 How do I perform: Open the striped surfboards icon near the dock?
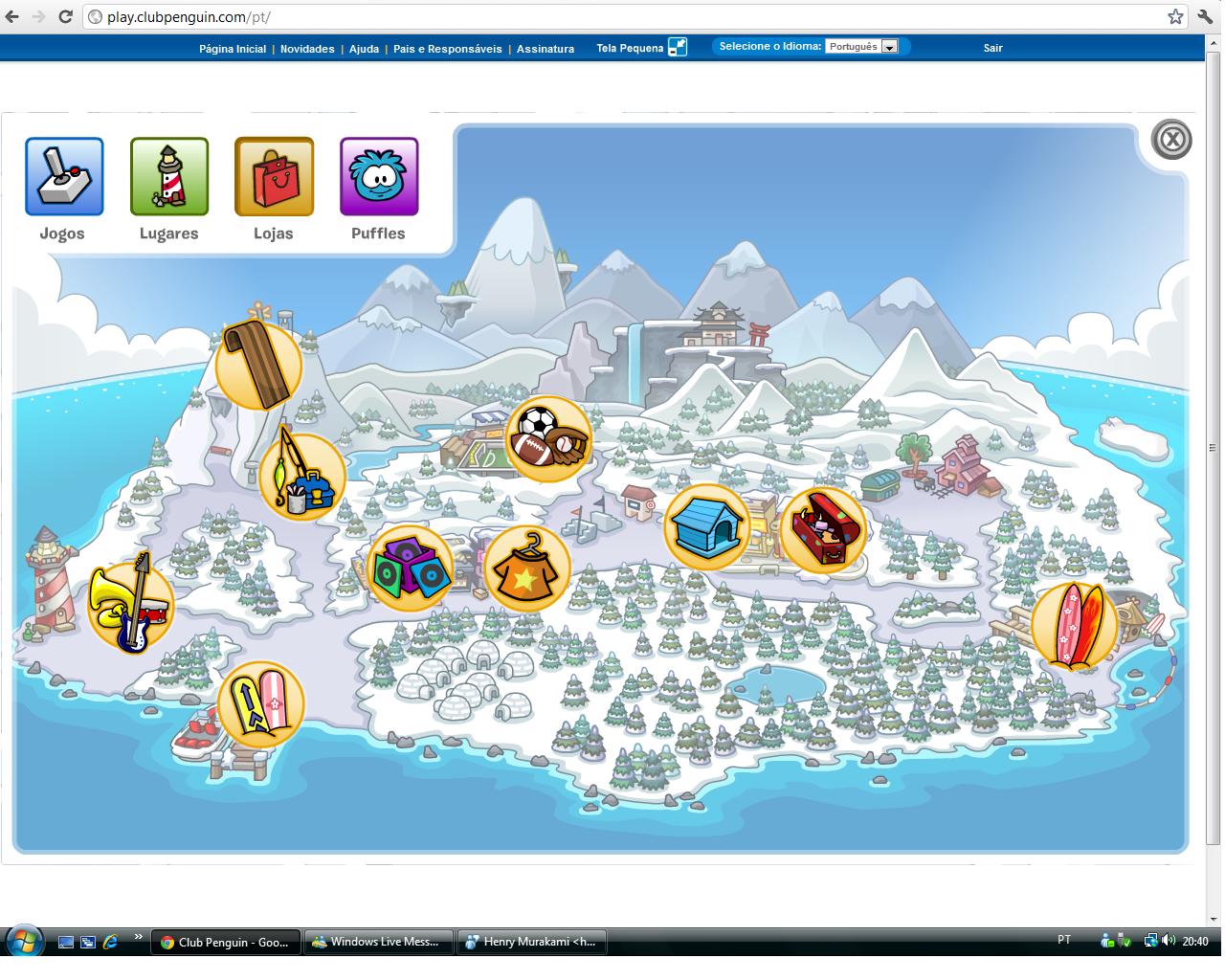(260, 705)
